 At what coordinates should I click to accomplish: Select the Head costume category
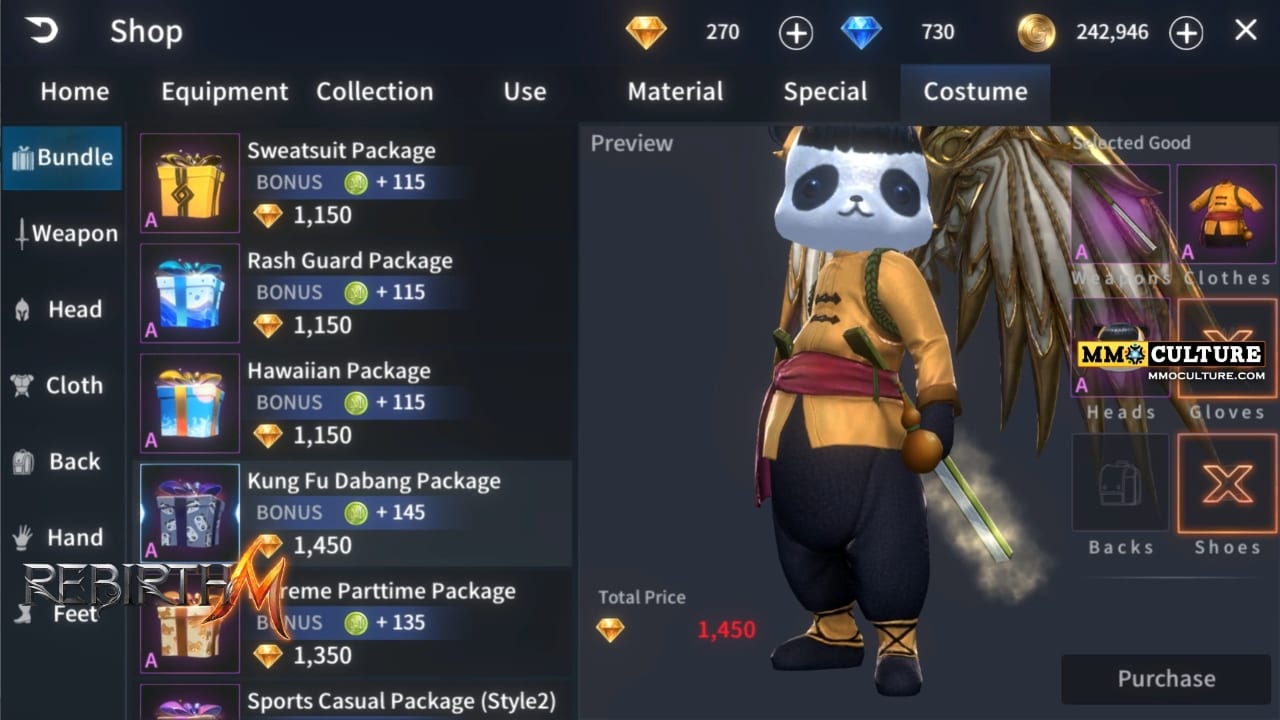[62, 310]
